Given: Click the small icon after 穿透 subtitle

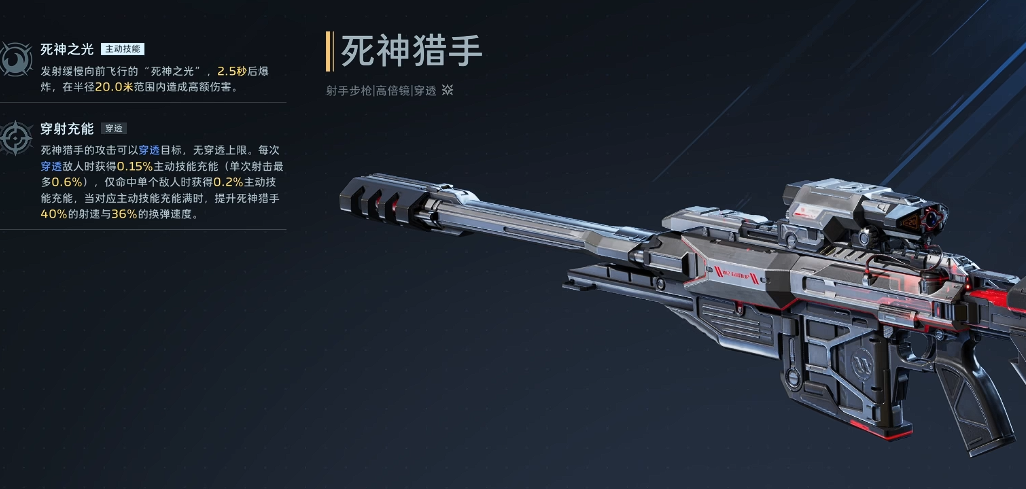Looking at the screenshot, I should click(x=448, y=90).
